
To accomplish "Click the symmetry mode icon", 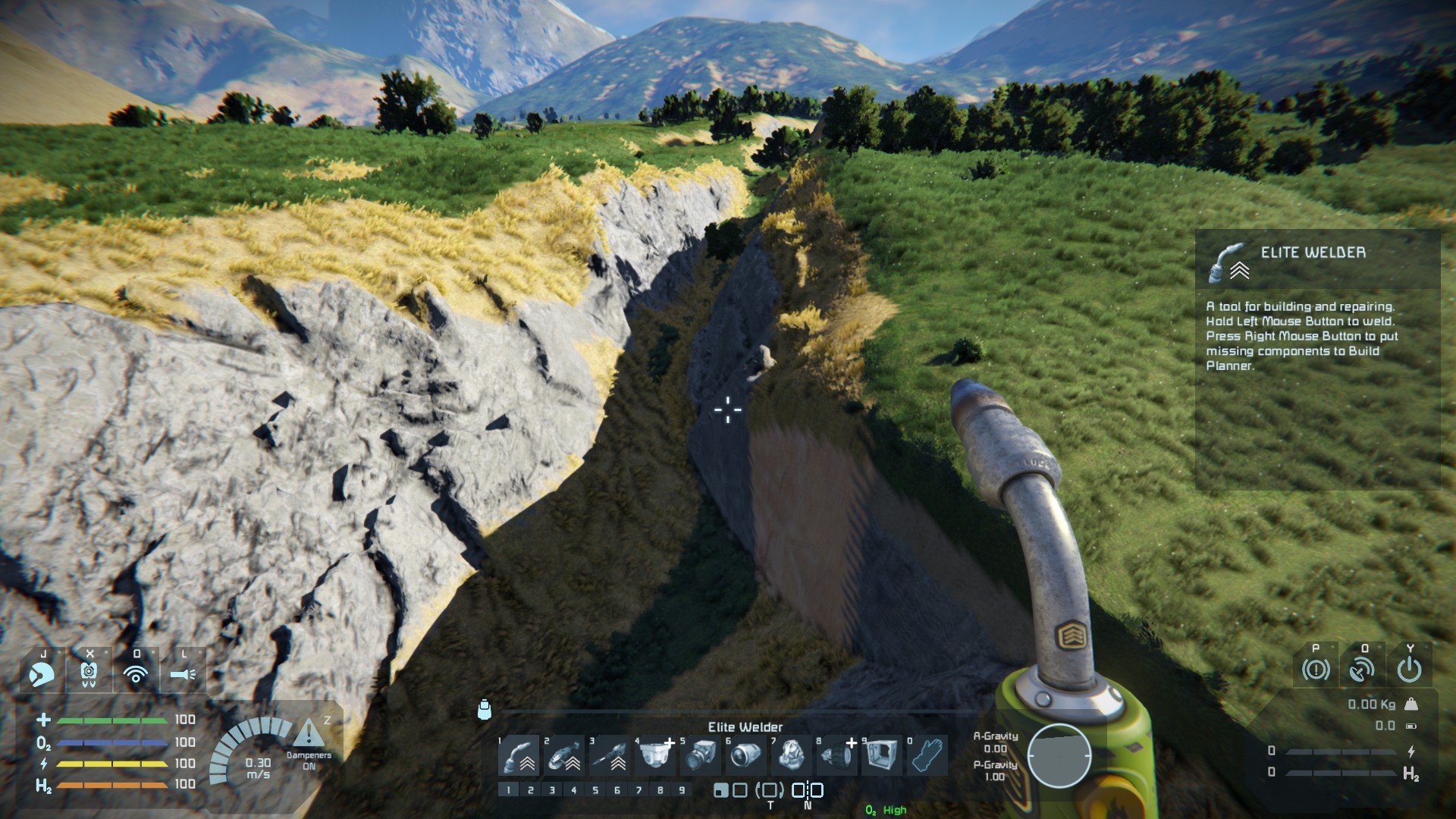I will pos(808,790).
